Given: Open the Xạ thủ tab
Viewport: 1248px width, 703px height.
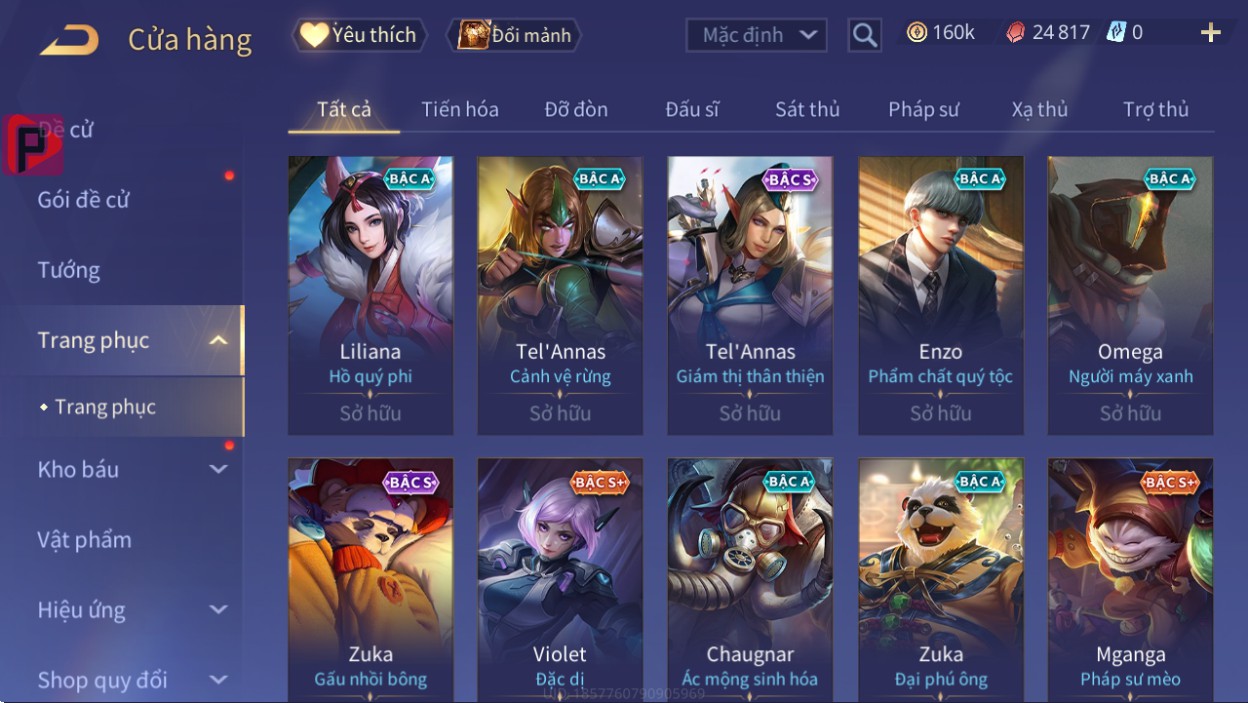Looking at the screenshot, I should click(x=1039, y=110).
